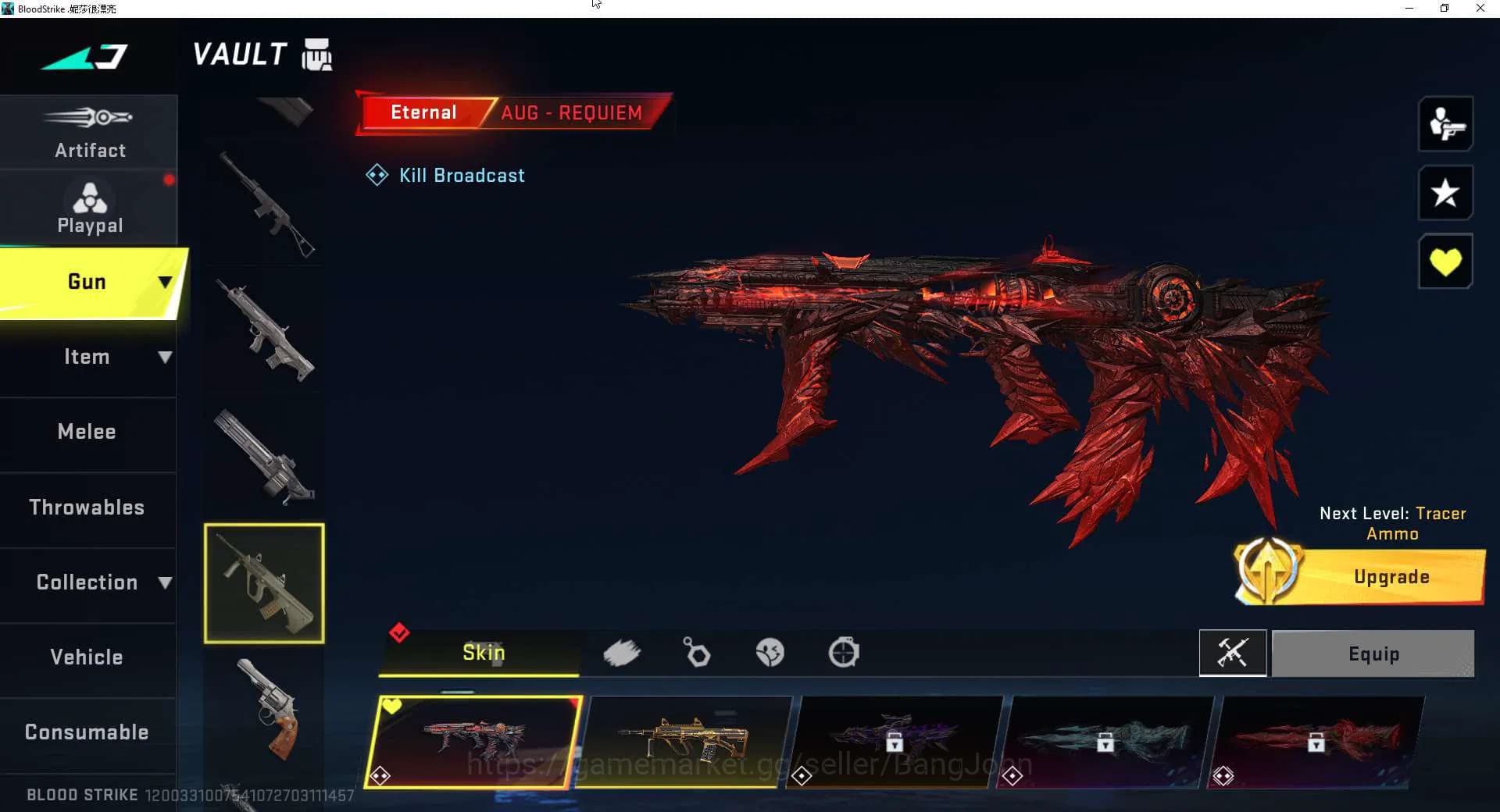
Task: Click the character pose preview icon
Action: click(x=1445, y=125)
